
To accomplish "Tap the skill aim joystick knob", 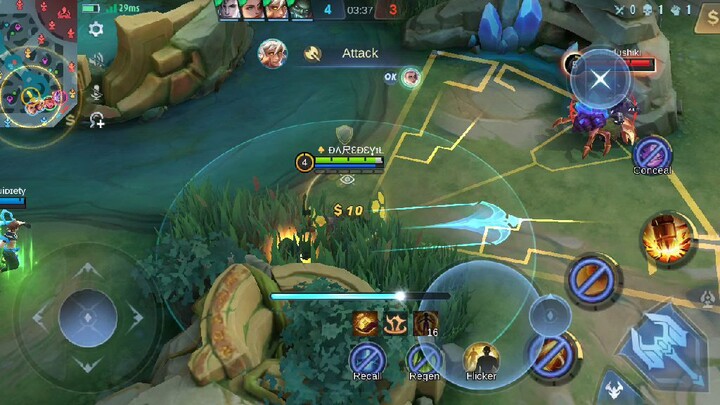I will [x=548, y=314].
